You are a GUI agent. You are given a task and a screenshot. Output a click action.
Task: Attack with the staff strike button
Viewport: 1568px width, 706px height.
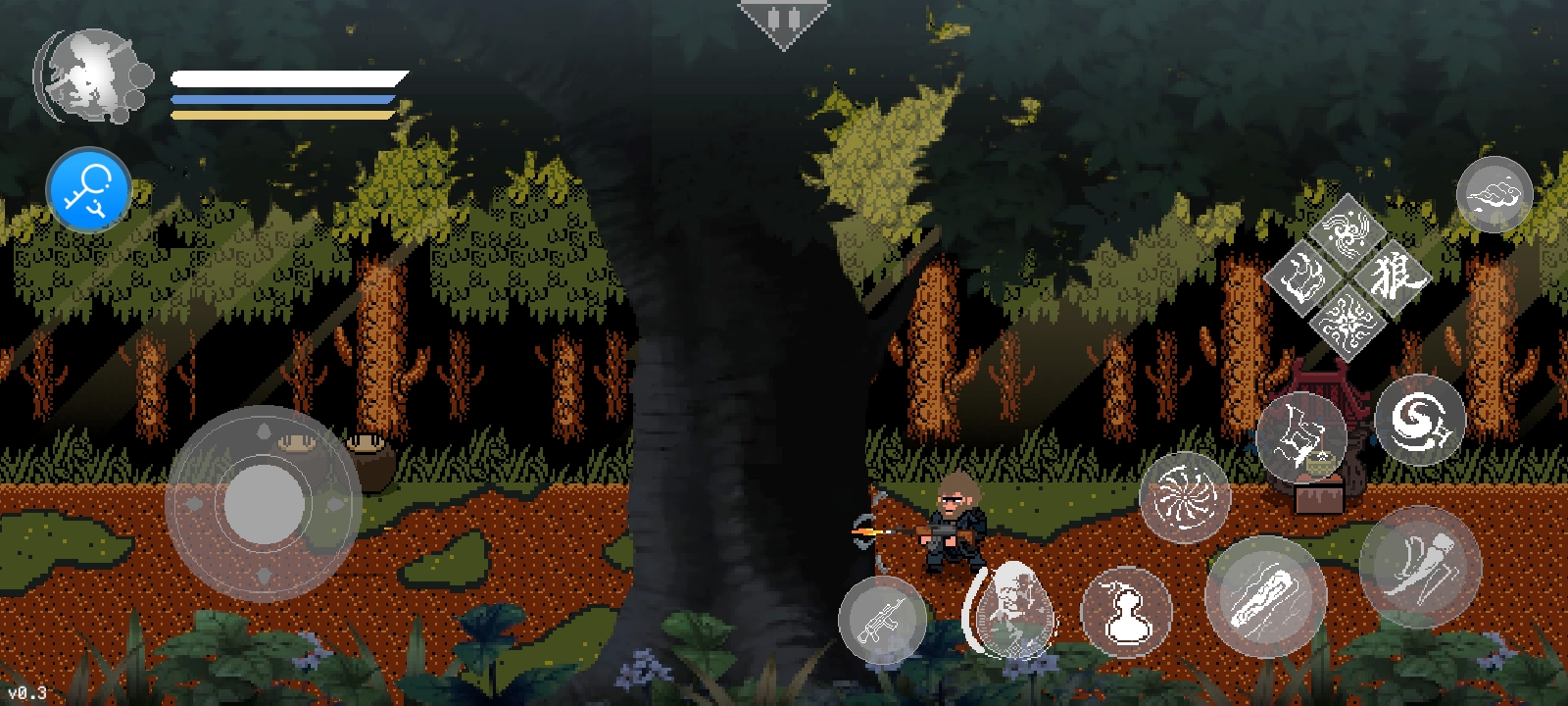click(1265, 596)
